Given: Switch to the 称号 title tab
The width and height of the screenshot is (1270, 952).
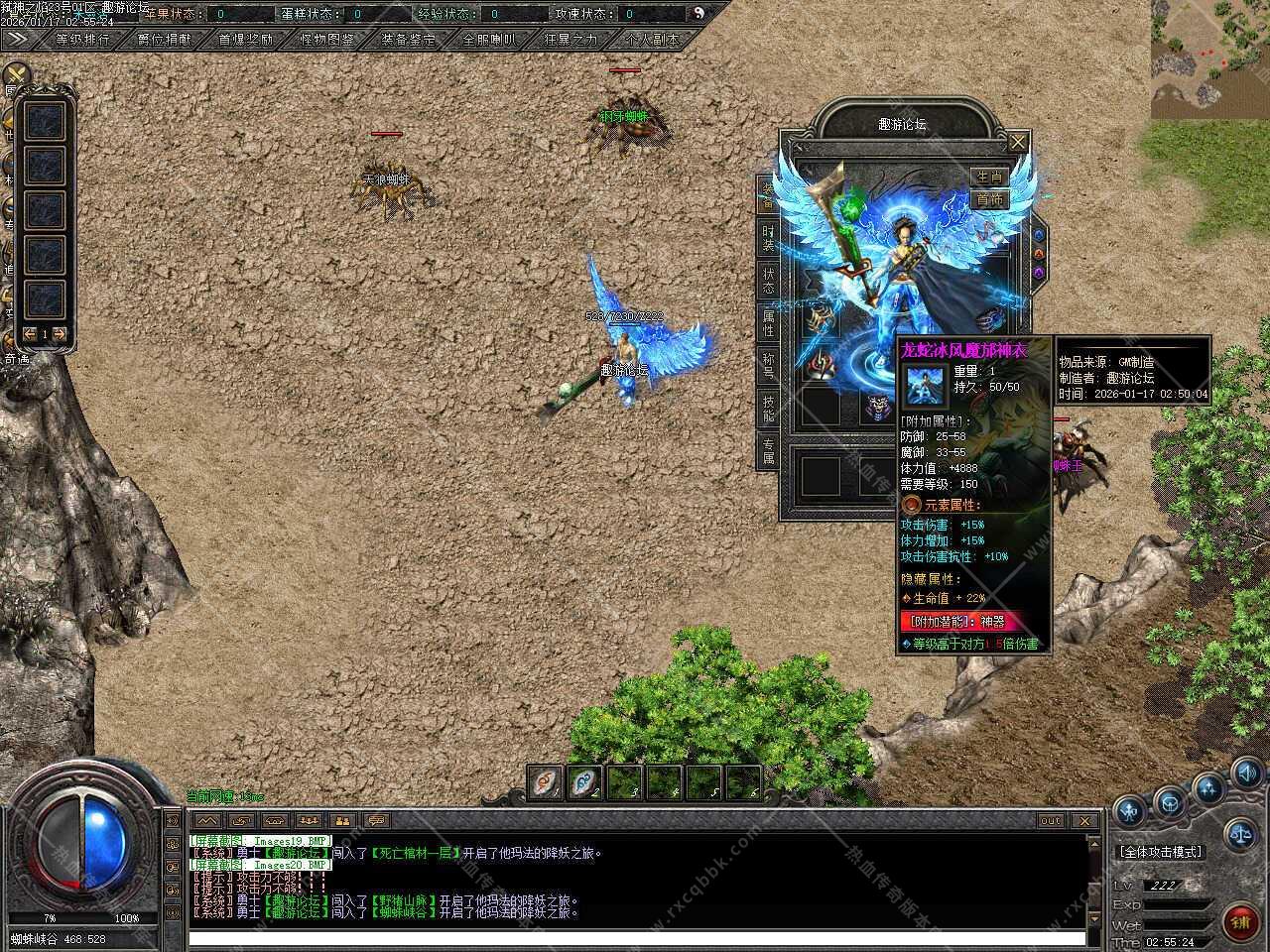Looking at the screenshot, I should (768, 366).
